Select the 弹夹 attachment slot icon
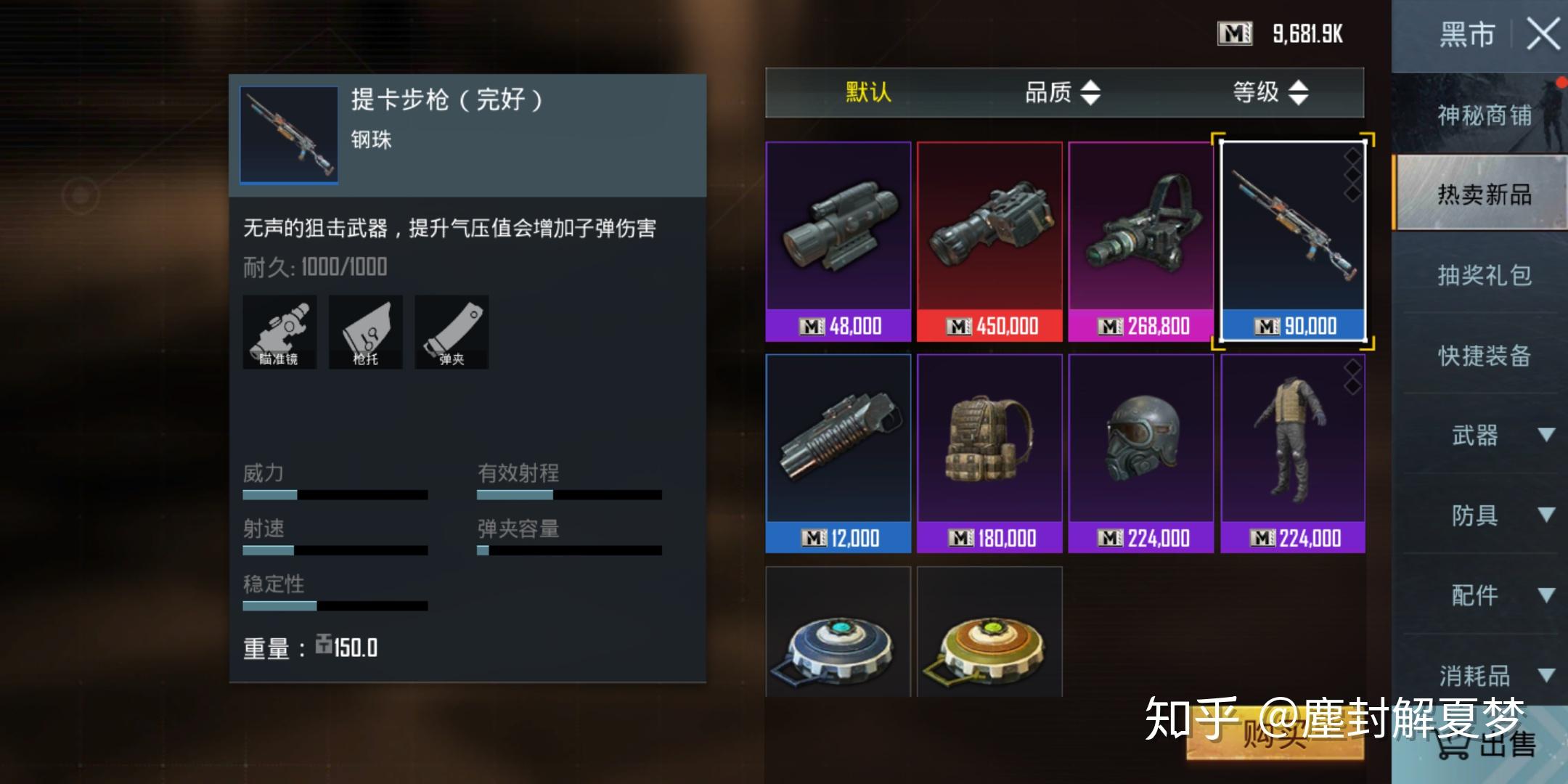 (x=451, y=332)
